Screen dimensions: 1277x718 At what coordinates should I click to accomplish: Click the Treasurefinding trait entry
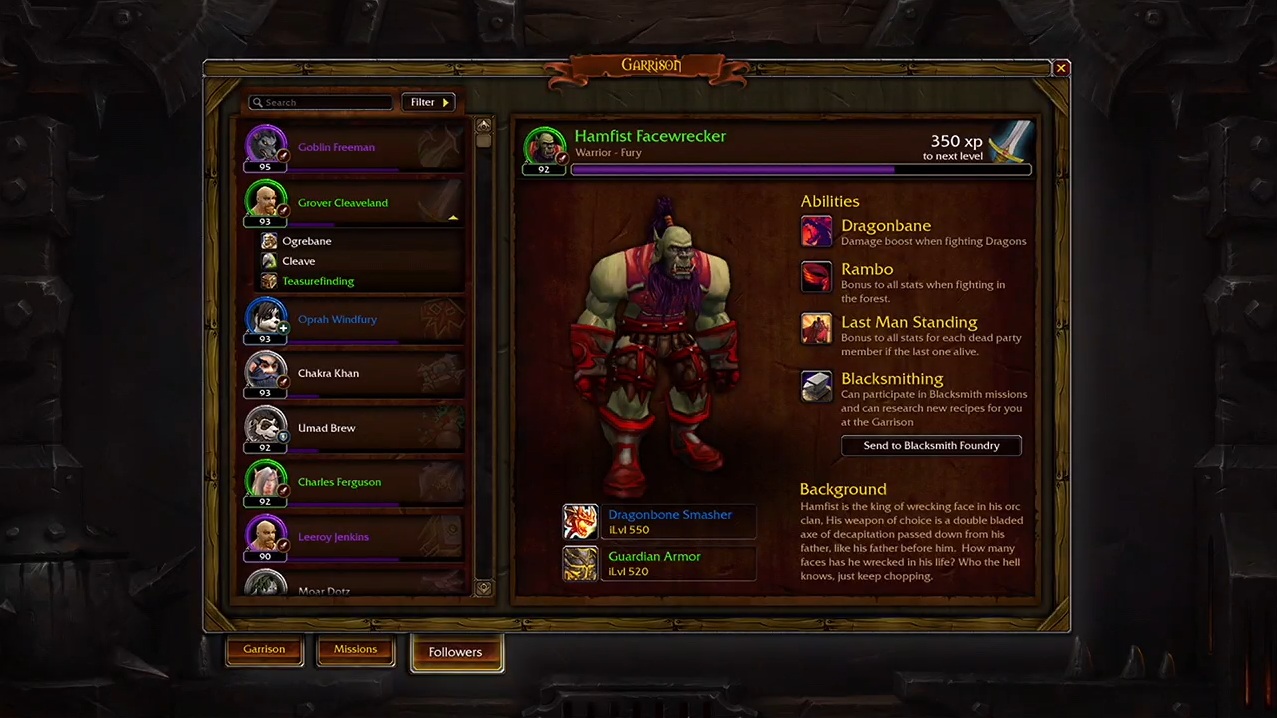tap(317, 281)
